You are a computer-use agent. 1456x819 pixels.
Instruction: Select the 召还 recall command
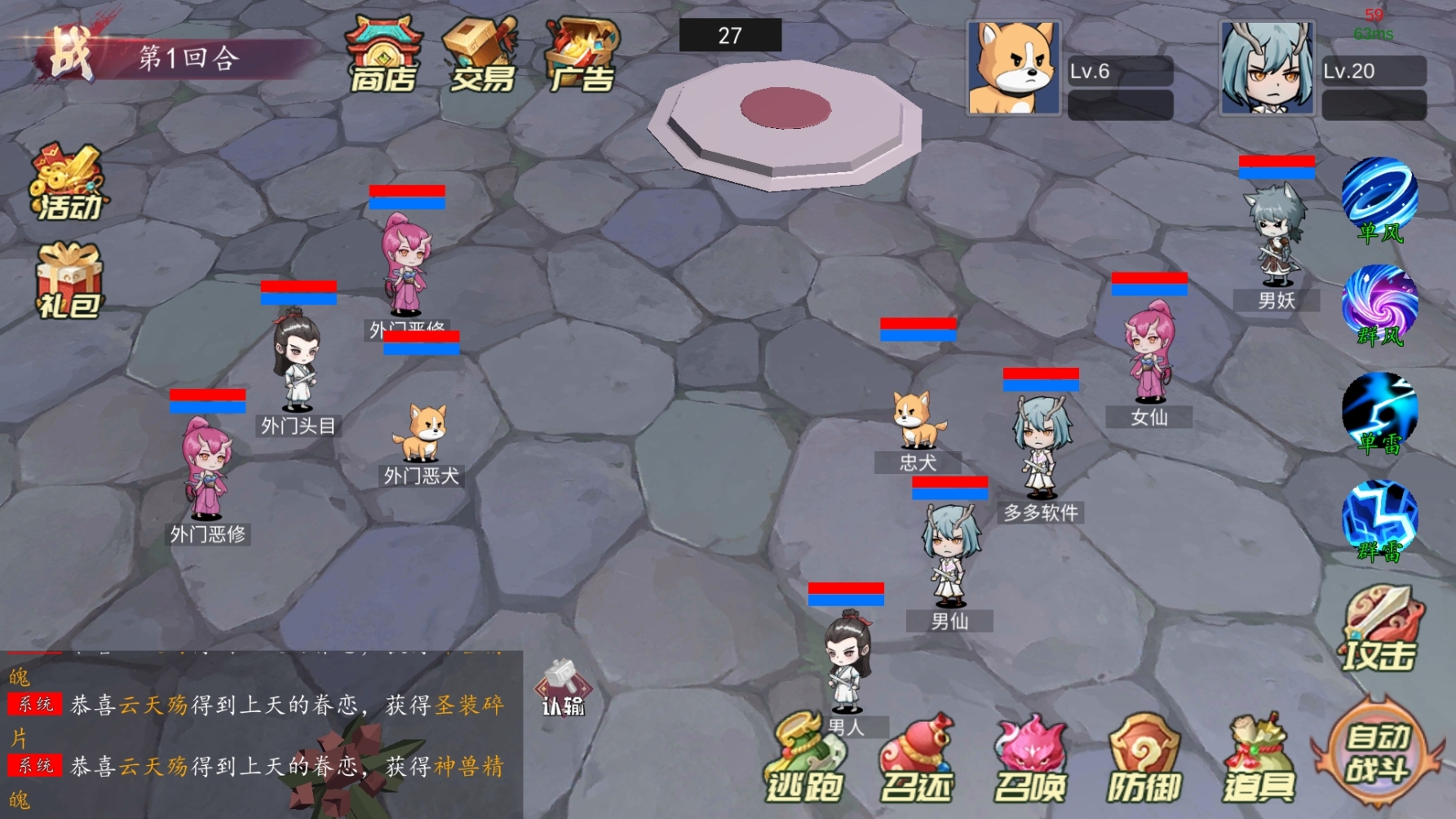tap(916, 759)
